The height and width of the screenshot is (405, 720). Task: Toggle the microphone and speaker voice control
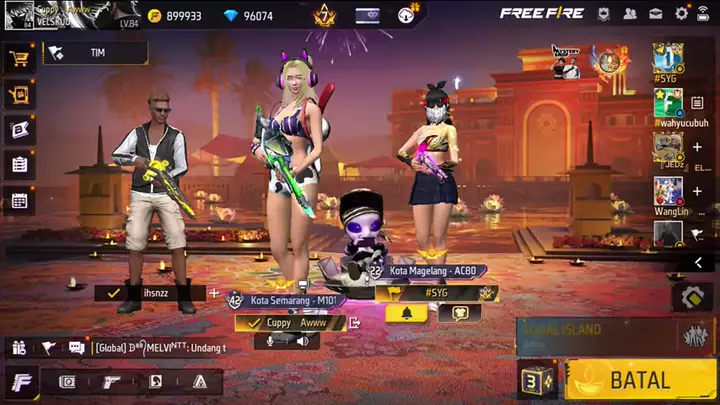(285, 341)
